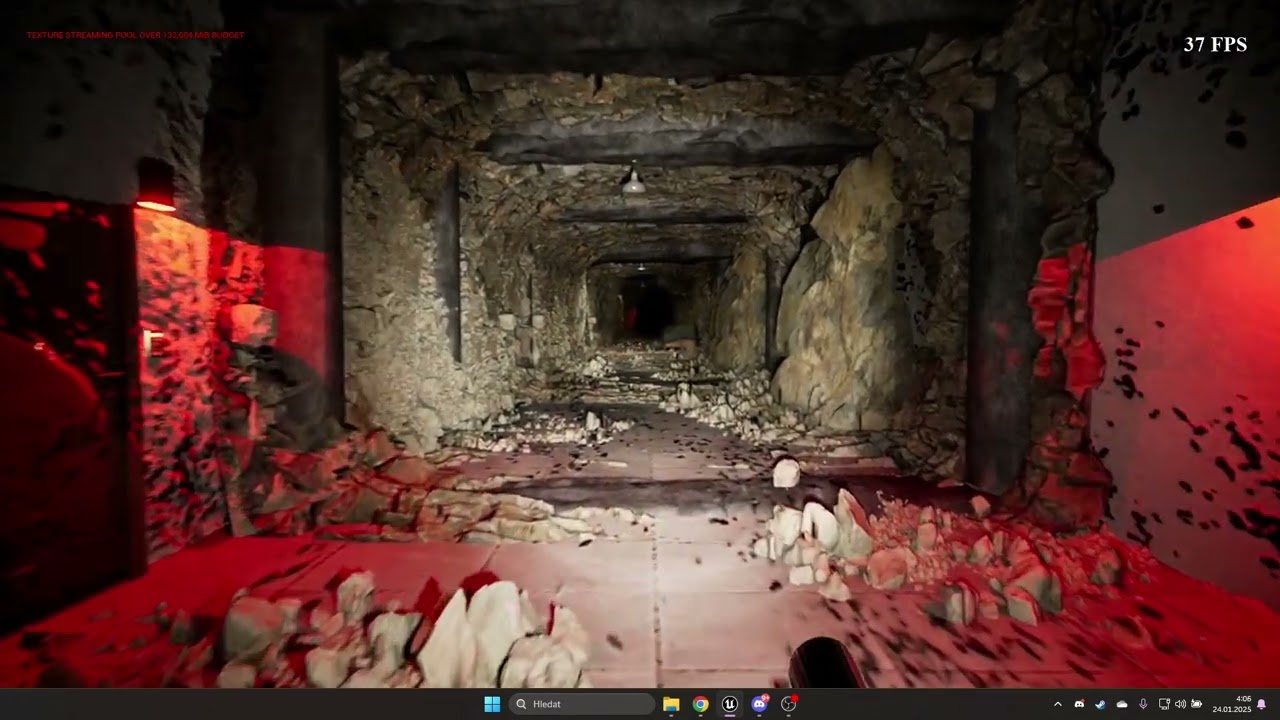Open the screen capture tray icon
The height and width of the screenshot is (720, 1280).
tap(1196, 704)
